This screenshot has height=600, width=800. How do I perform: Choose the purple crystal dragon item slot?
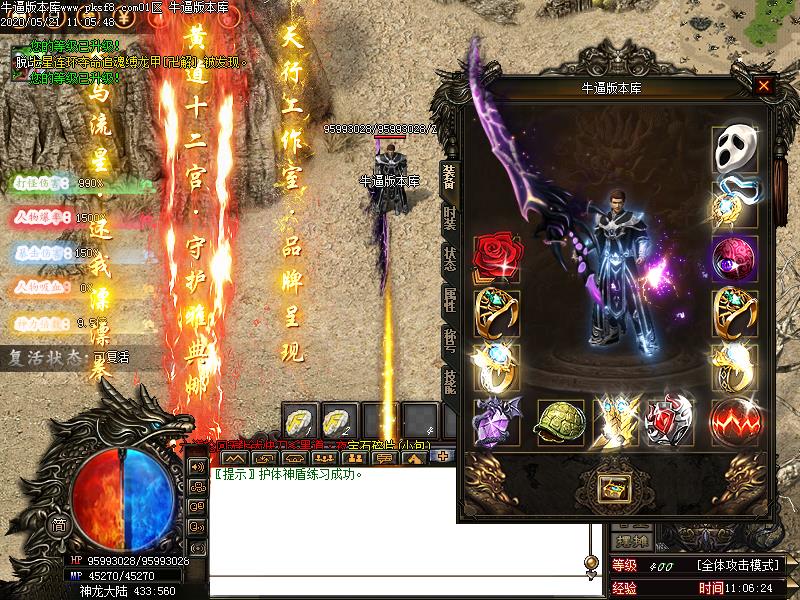point(493,420)
